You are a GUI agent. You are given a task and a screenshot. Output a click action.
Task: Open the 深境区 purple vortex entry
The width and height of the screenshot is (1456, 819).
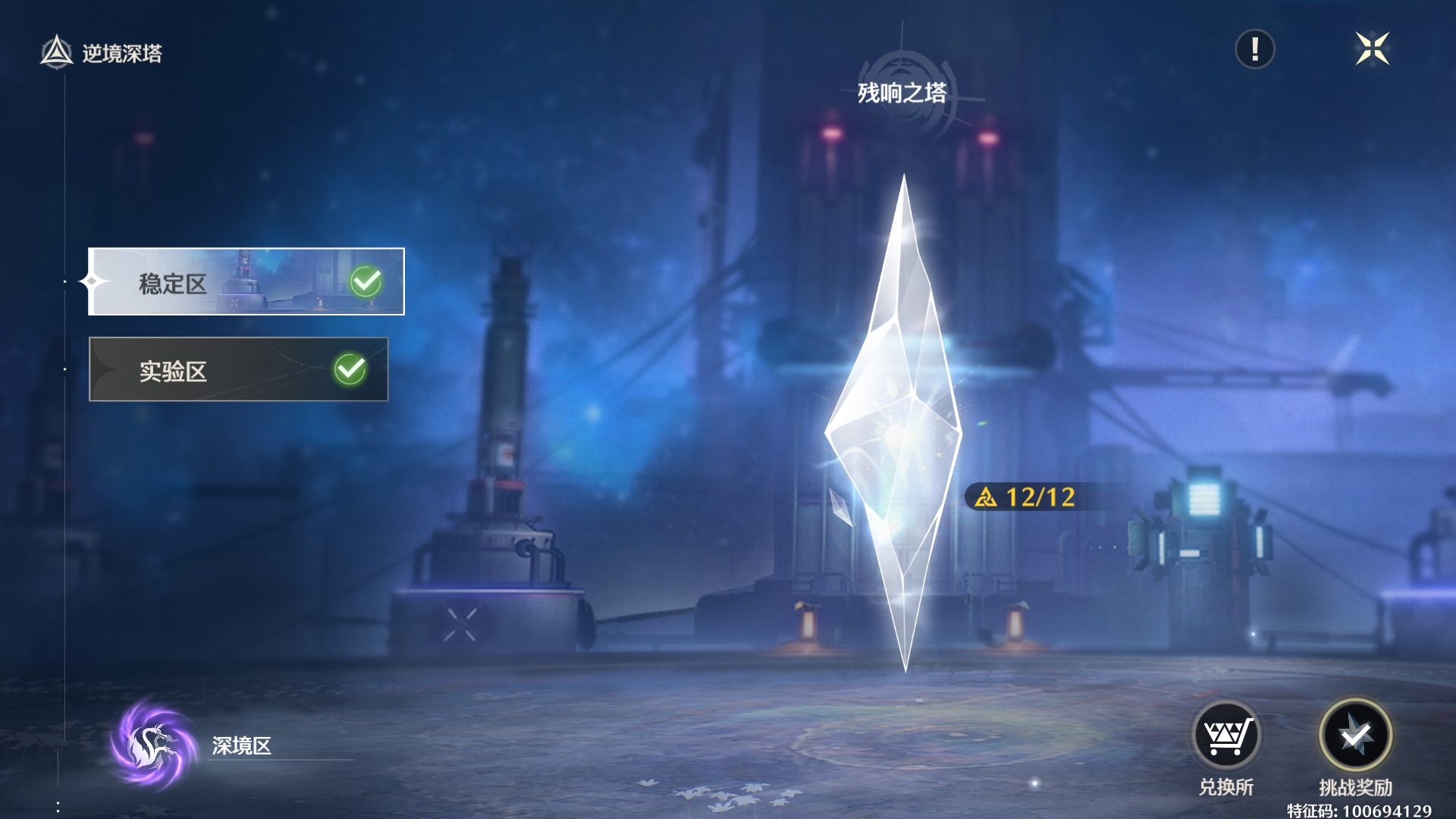point(154,744)
